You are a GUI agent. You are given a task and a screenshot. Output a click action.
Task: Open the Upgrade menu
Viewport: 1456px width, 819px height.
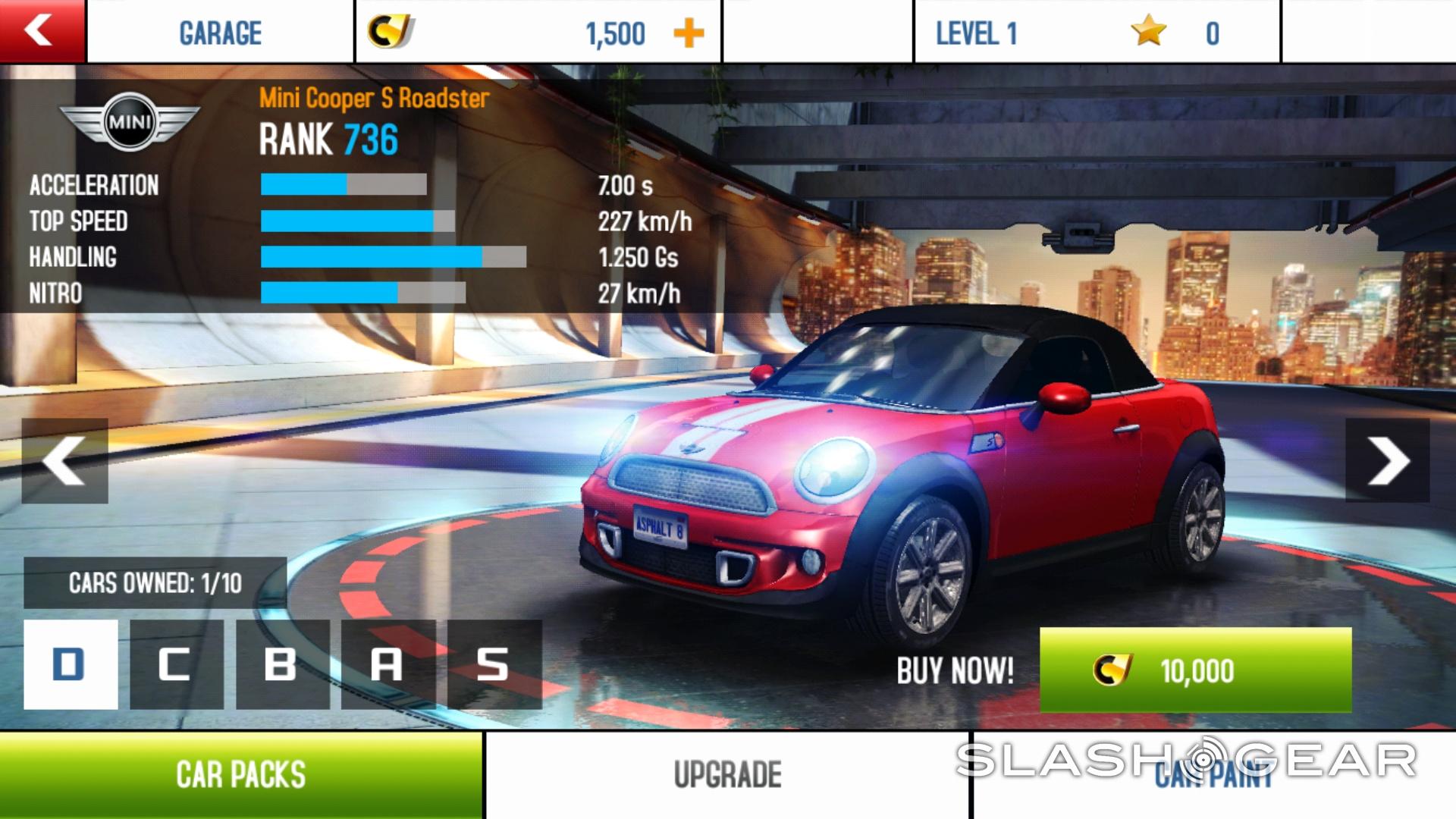727,775
